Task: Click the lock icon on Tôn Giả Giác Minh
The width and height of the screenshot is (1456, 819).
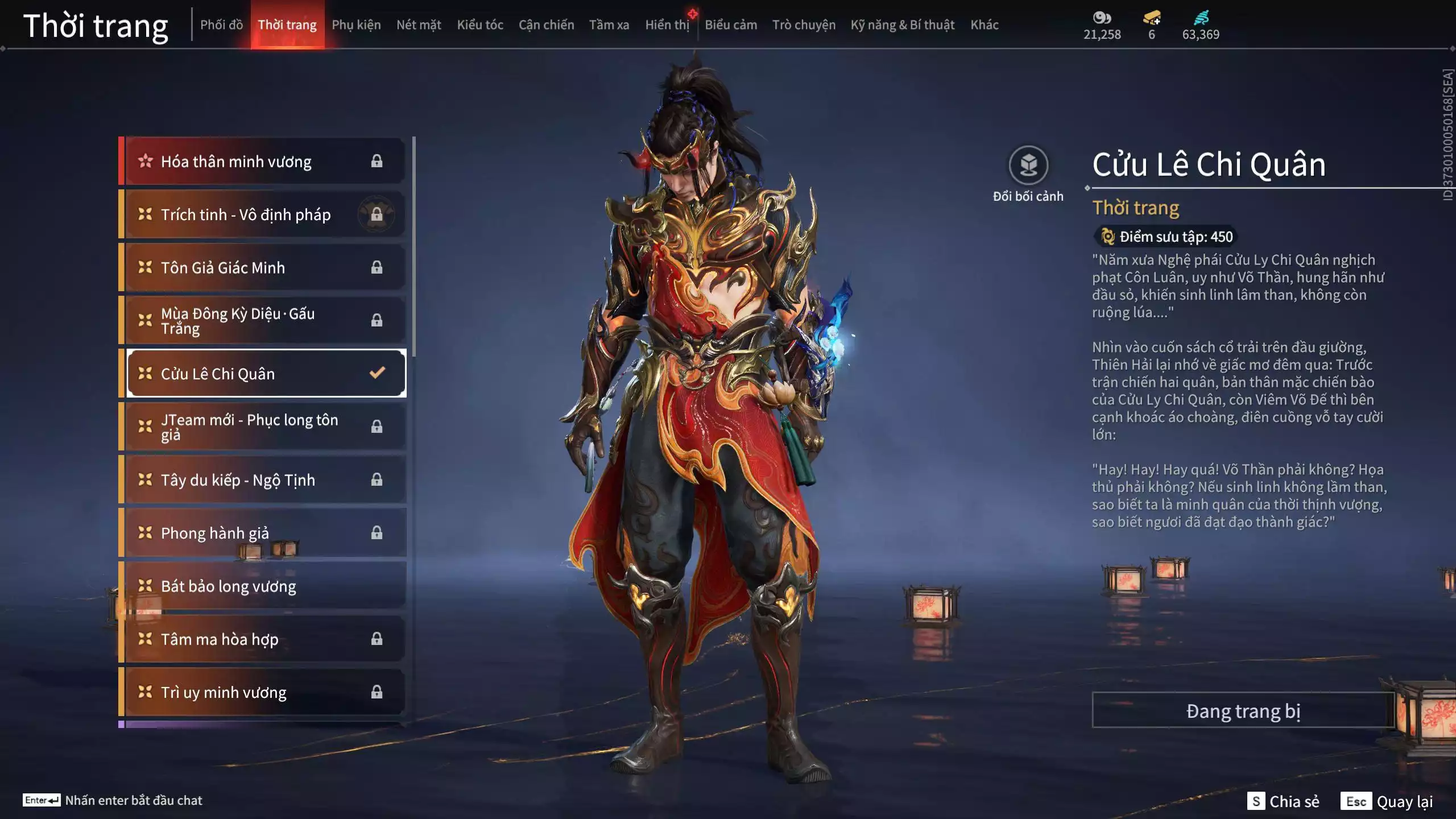Action: pyautogui.click(x=376, y=267)
